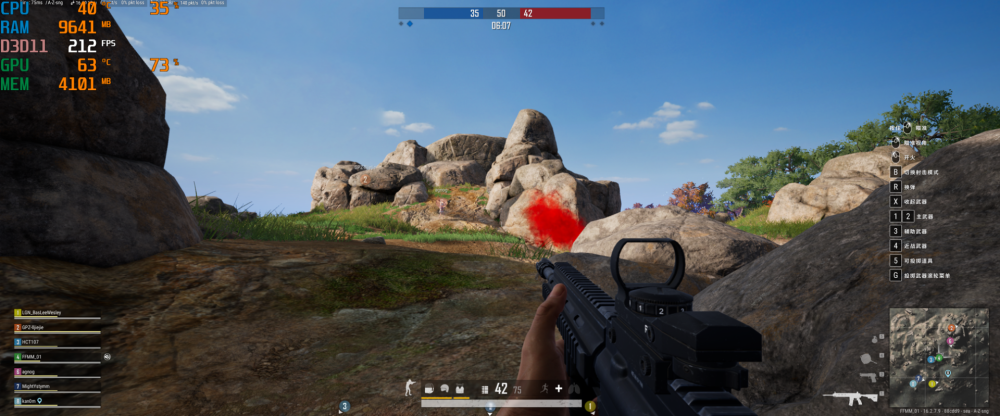Select teammate kan0m in squad list

[31, 400]
